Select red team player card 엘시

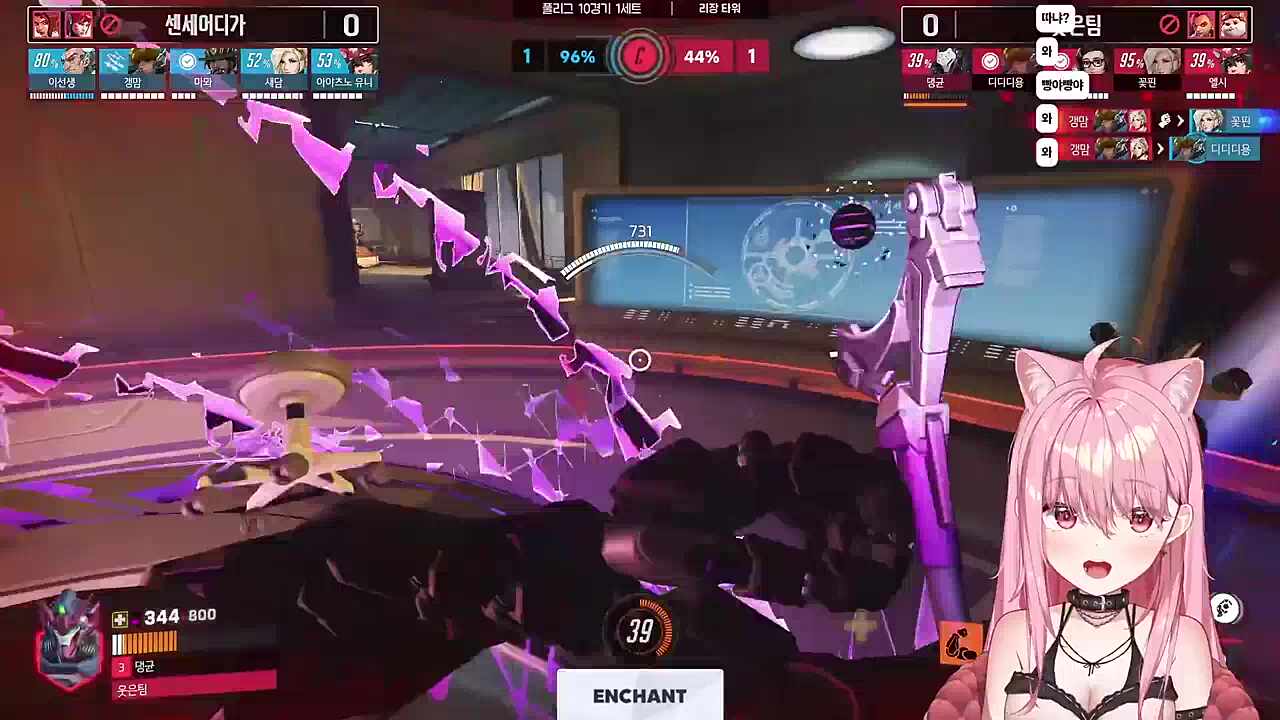click(1218, 70)
